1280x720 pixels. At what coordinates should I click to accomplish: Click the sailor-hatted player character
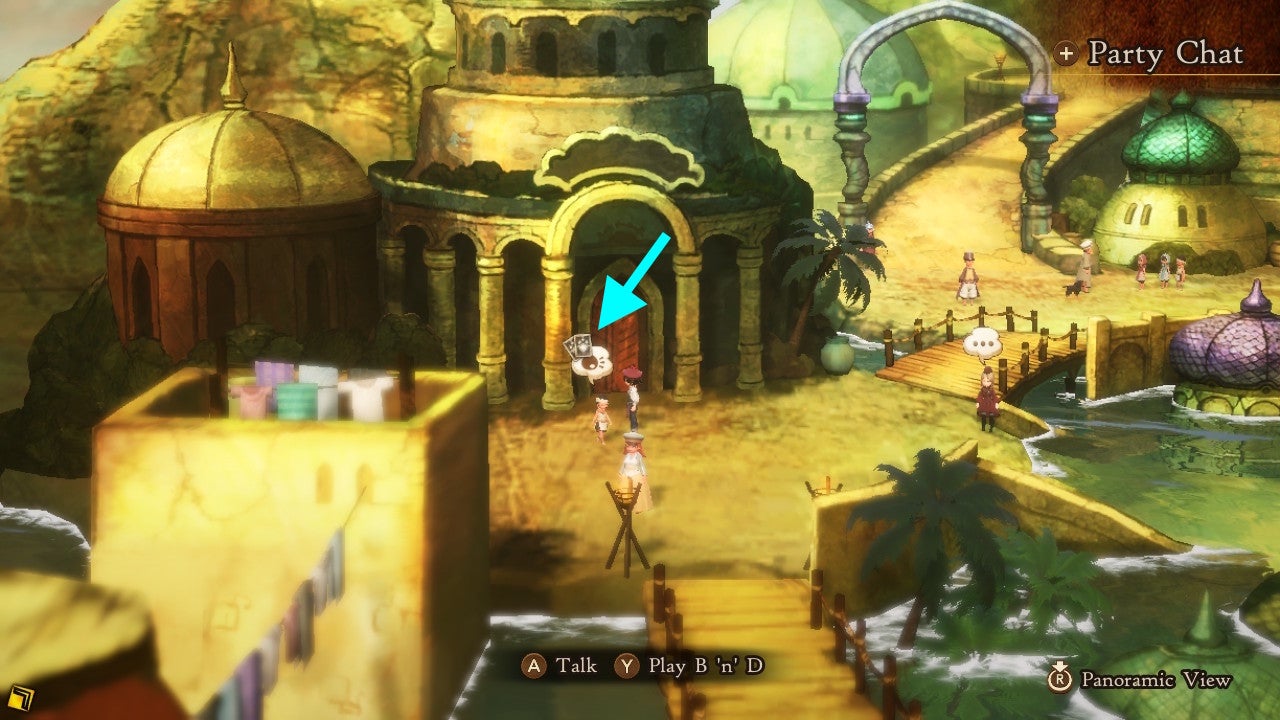633,460
